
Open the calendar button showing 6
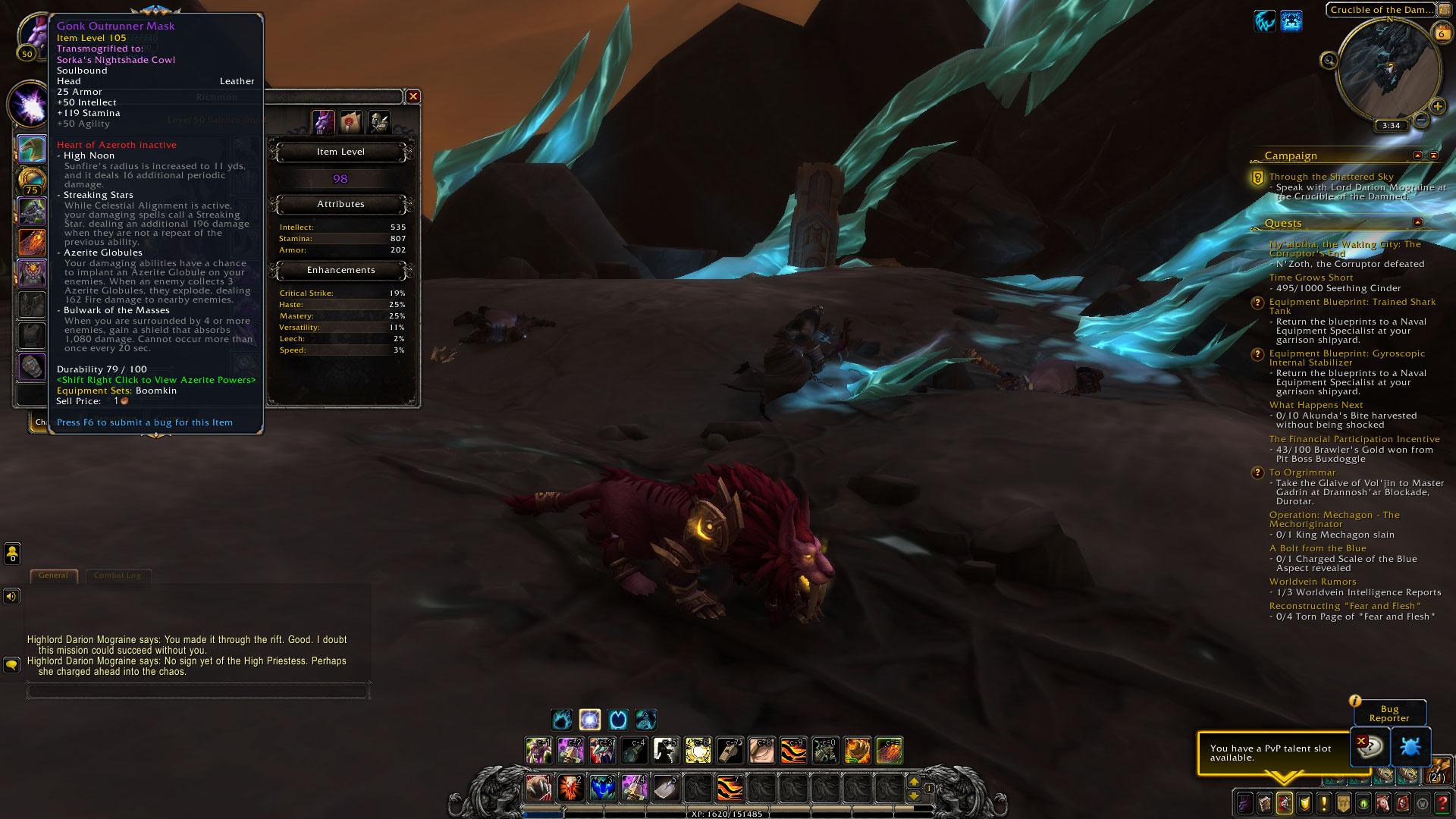[1440, 32]
